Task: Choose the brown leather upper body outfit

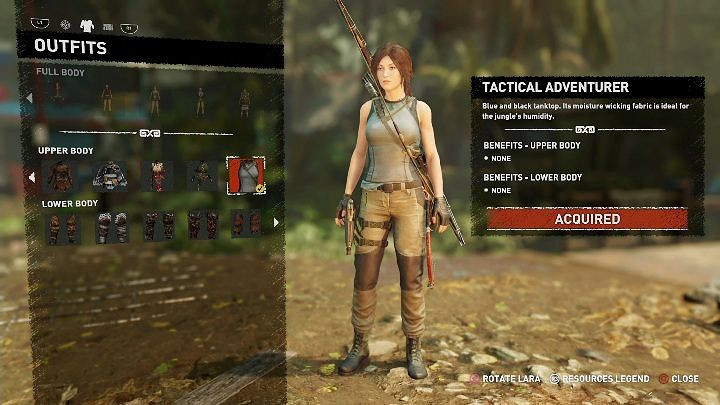Action: click(62, 176)
